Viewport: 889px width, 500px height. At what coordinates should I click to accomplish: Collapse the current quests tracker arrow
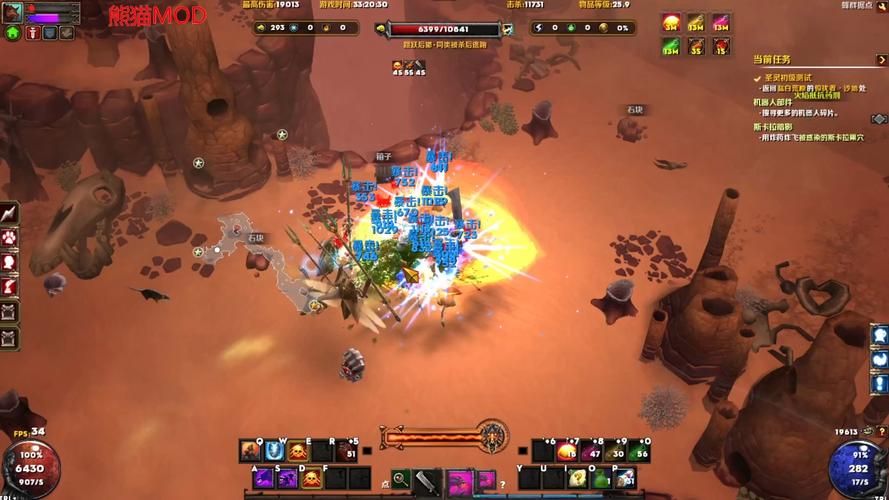click(x=881, y=60)
